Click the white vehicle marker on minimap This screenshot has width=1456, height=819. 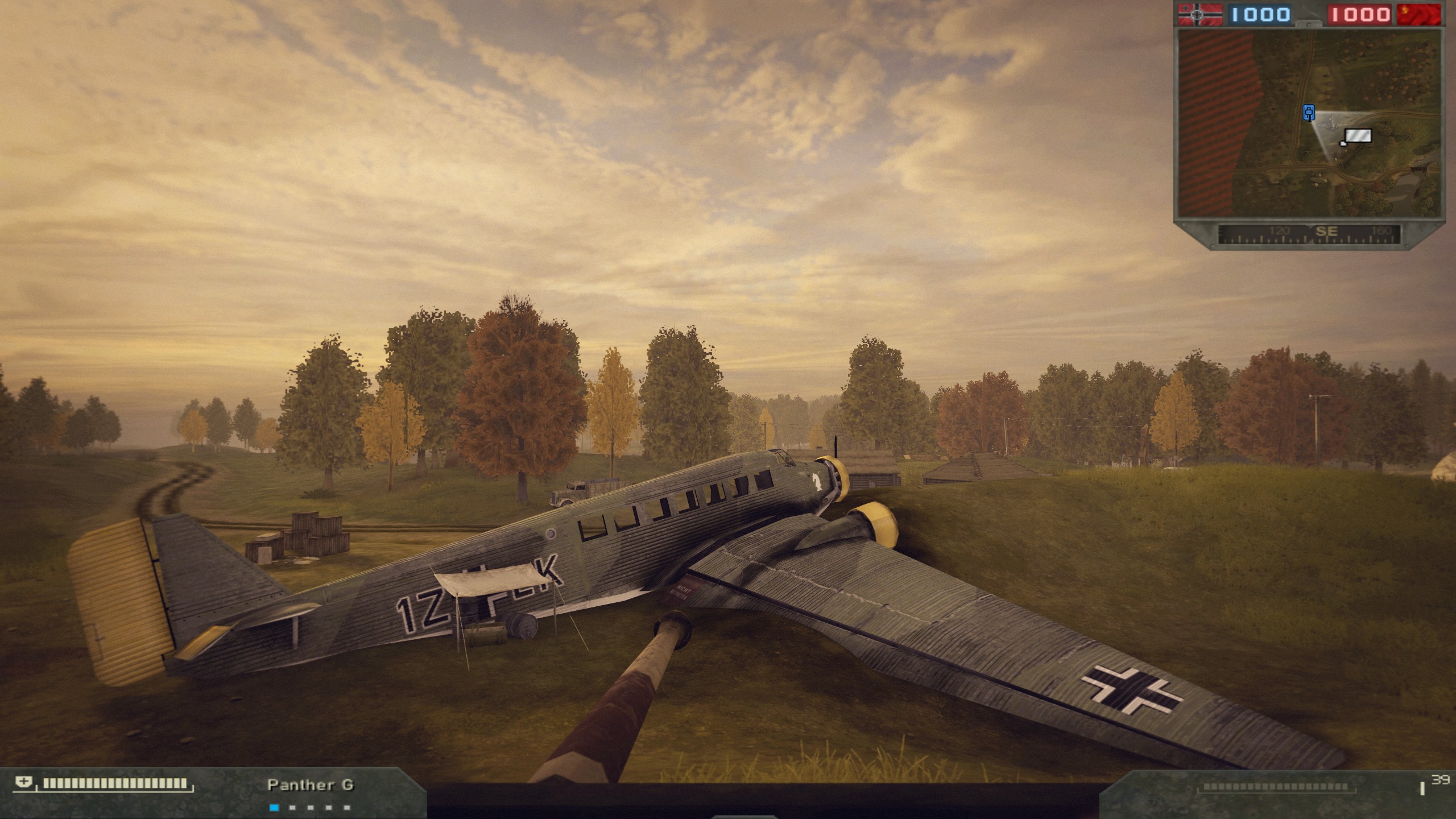click(x=1357, y=136)
